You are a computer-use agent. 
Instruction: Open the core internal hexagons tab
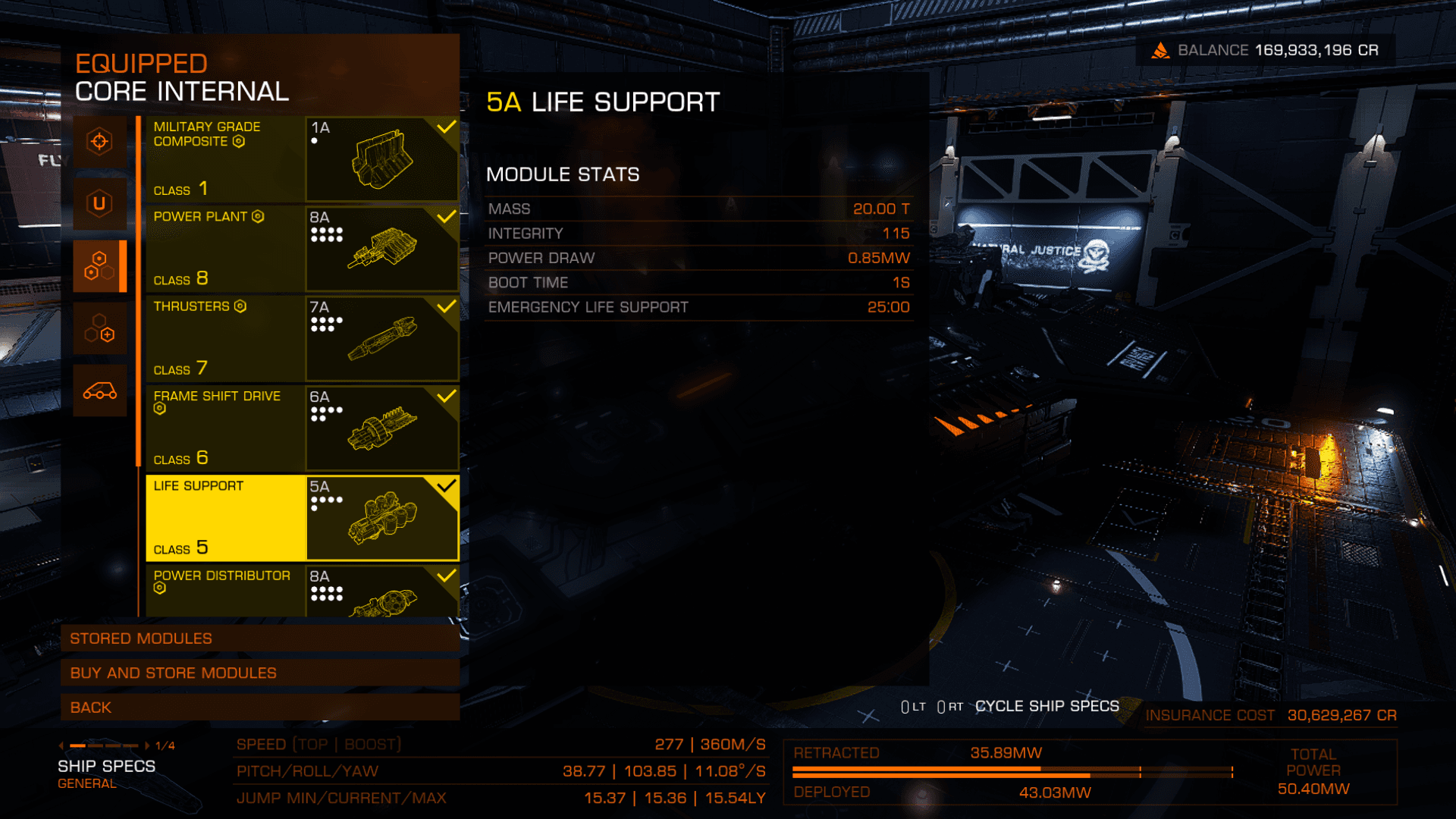99,266
